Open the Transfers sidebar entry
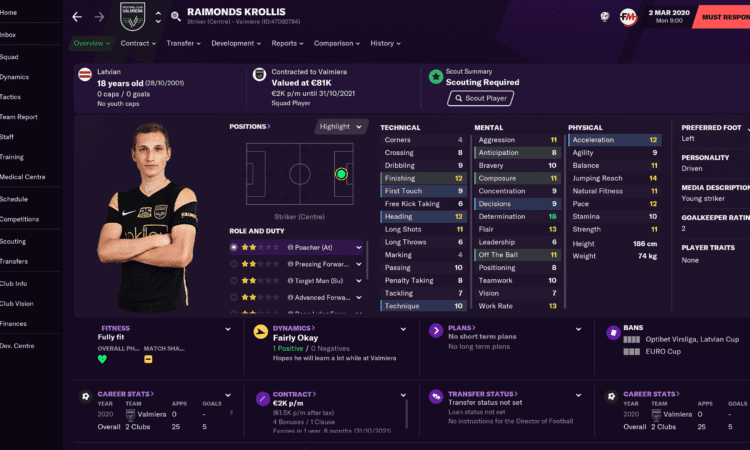 pyautogui.click(x=15, y=262)
